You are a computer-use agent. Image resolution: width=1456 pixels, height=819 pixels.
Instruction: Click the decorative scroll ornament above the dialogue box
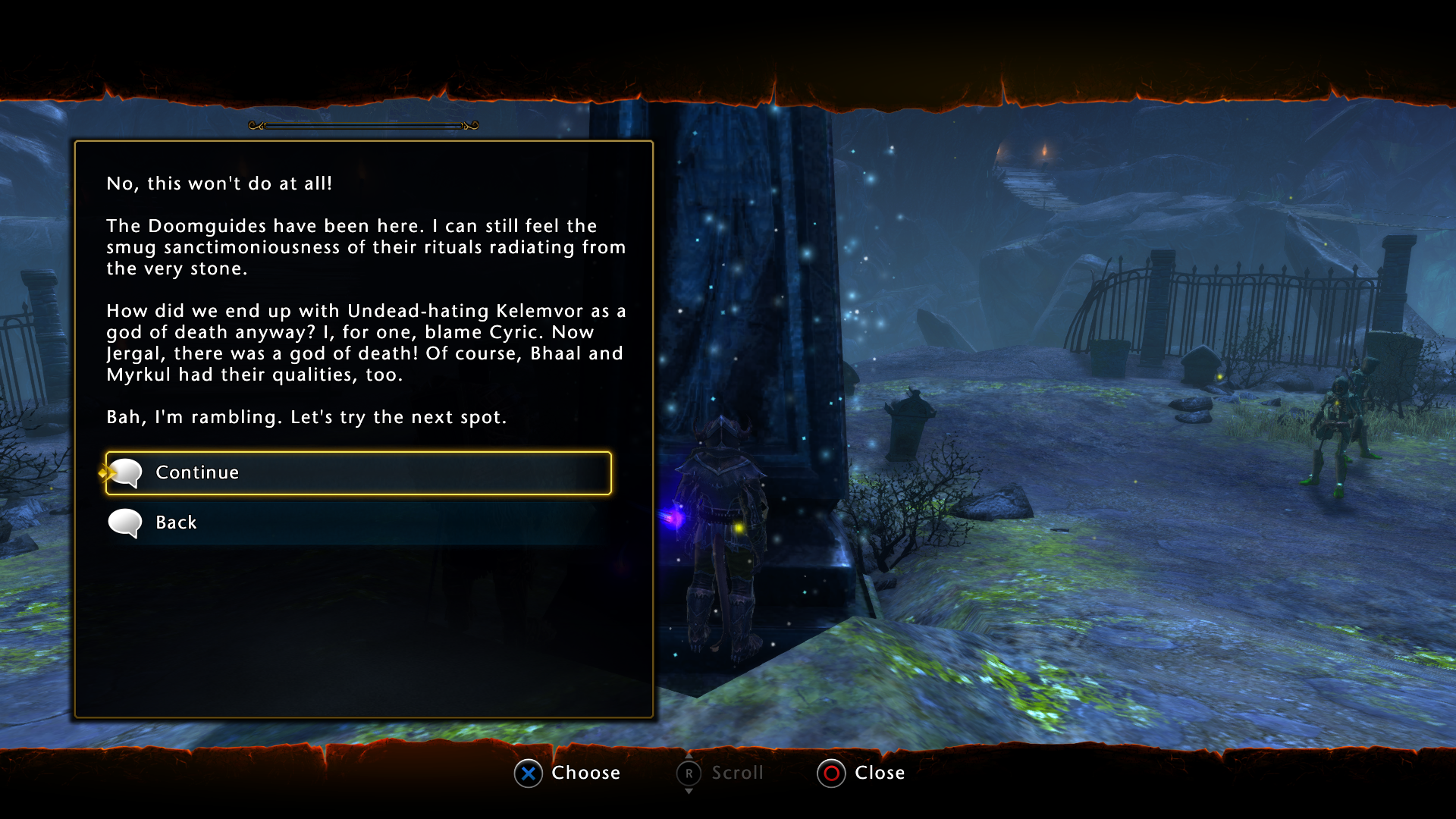(x=362, y=127)
